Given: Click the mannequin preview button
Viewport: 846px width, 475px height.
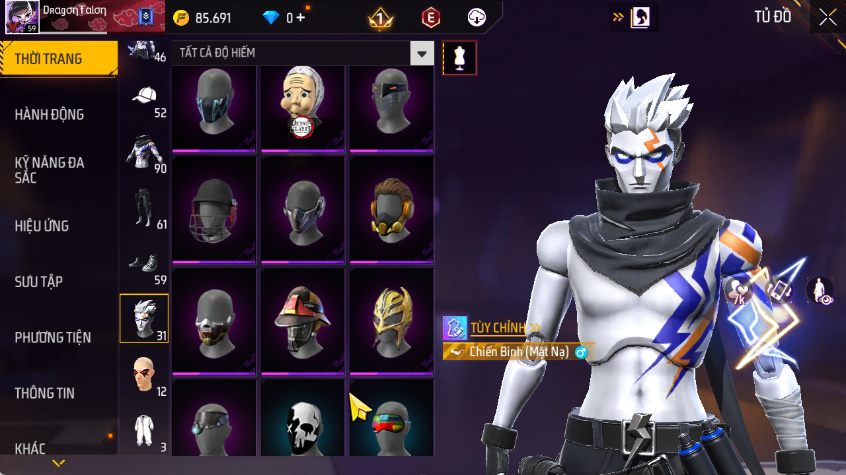Looking at the screenshot, I should point(459,57).
